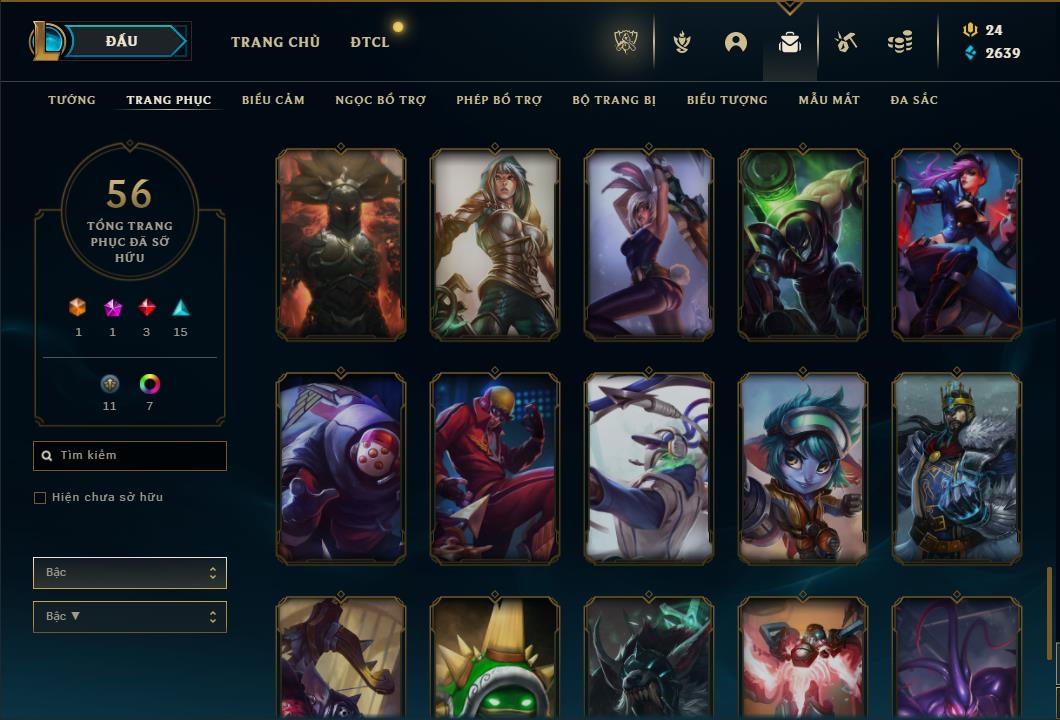
Task: Select the bunny-eared Riven skin card
Action: (649, 245)
